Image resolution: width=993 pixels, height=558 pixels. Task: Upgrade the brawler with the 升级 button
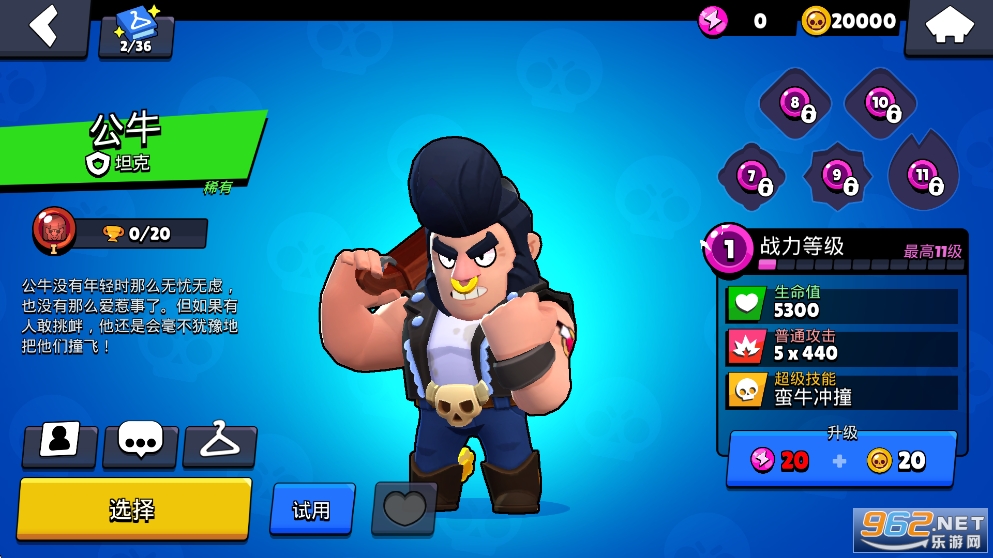click(x=841, y=459)
